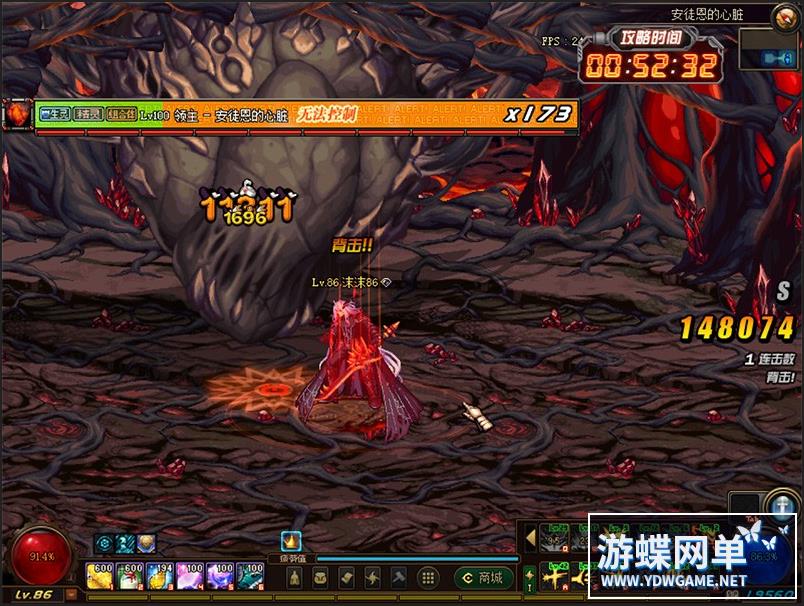Screen dimensions: 804x606
Task: Select the dungeon minimap panel
Action: tap(768, 49)
